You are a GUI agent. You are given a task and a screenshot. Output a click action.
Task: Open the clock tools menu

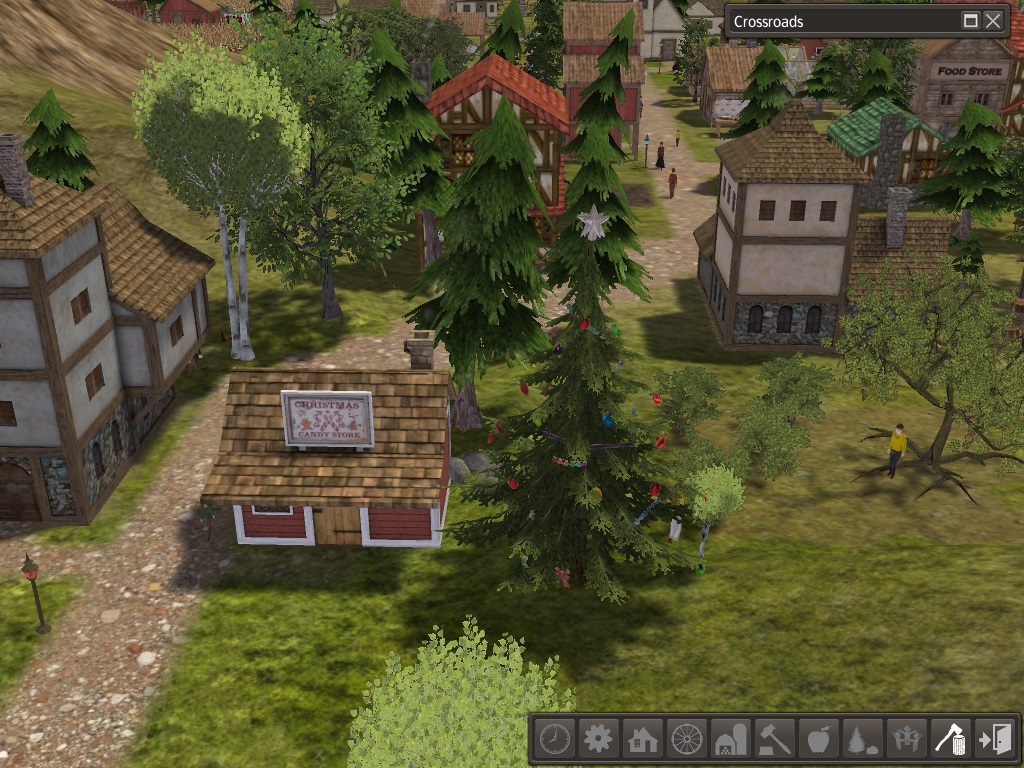(554, 740)
